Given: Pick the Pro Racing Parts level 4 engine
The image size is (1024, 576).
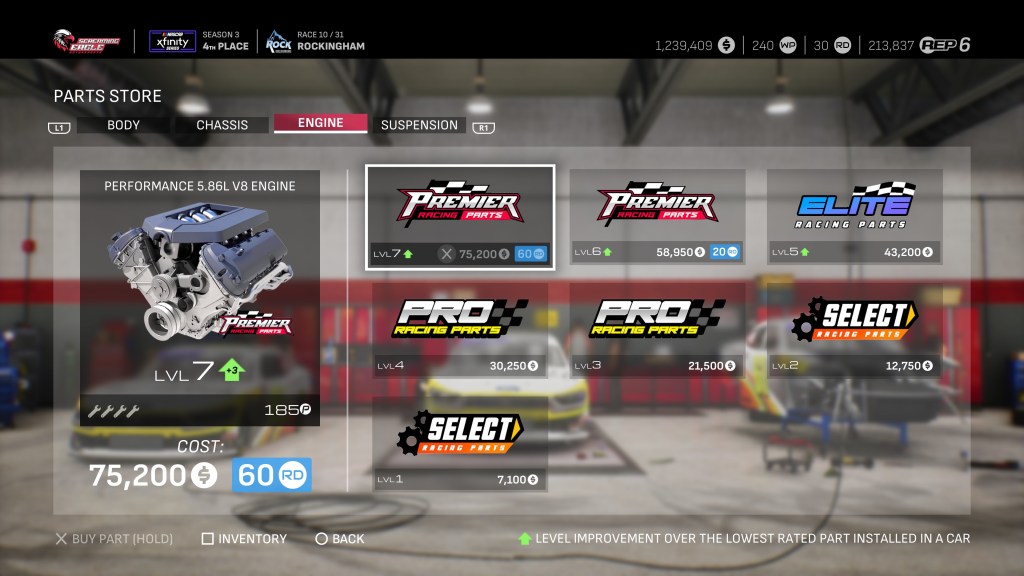Looking at the screenshot, I should (460, 329).
